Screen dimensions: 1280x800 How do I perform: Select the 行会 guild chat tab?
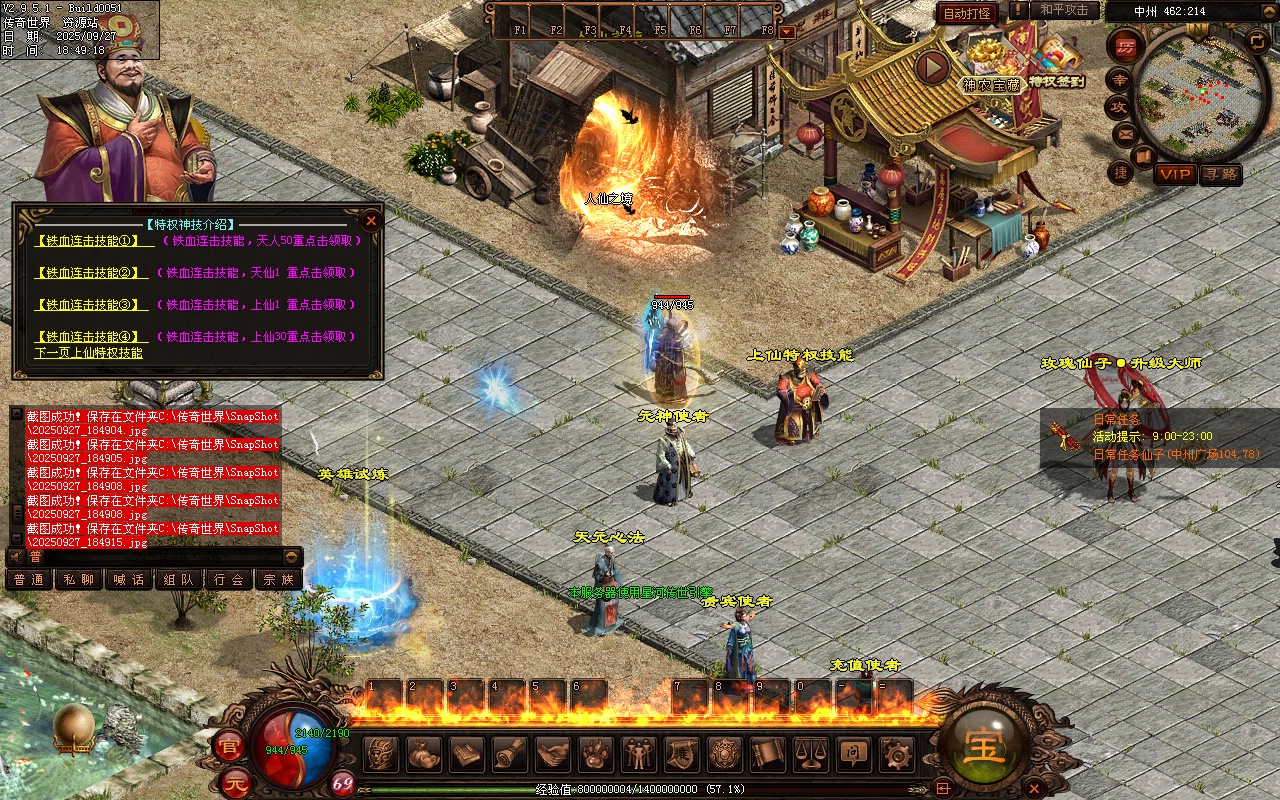tap(229, 579)
